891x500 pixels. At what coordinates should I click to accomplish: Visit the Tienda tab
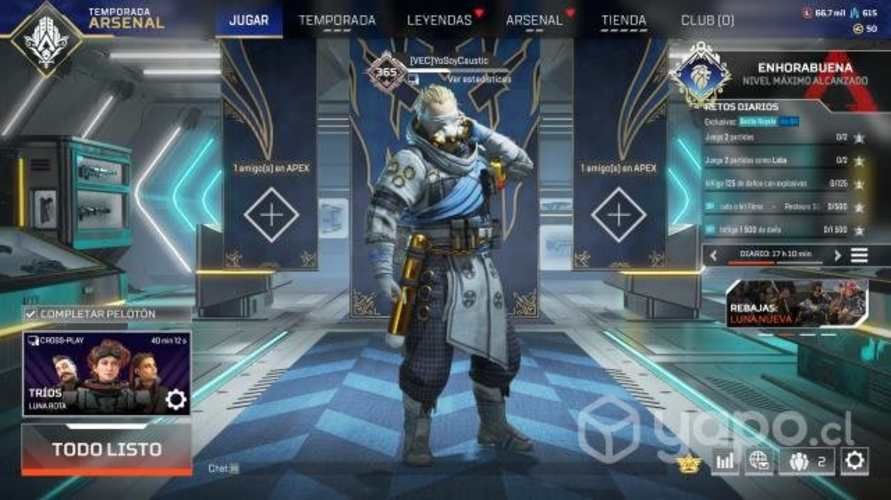pyautogui.click(x=623, y=20)
